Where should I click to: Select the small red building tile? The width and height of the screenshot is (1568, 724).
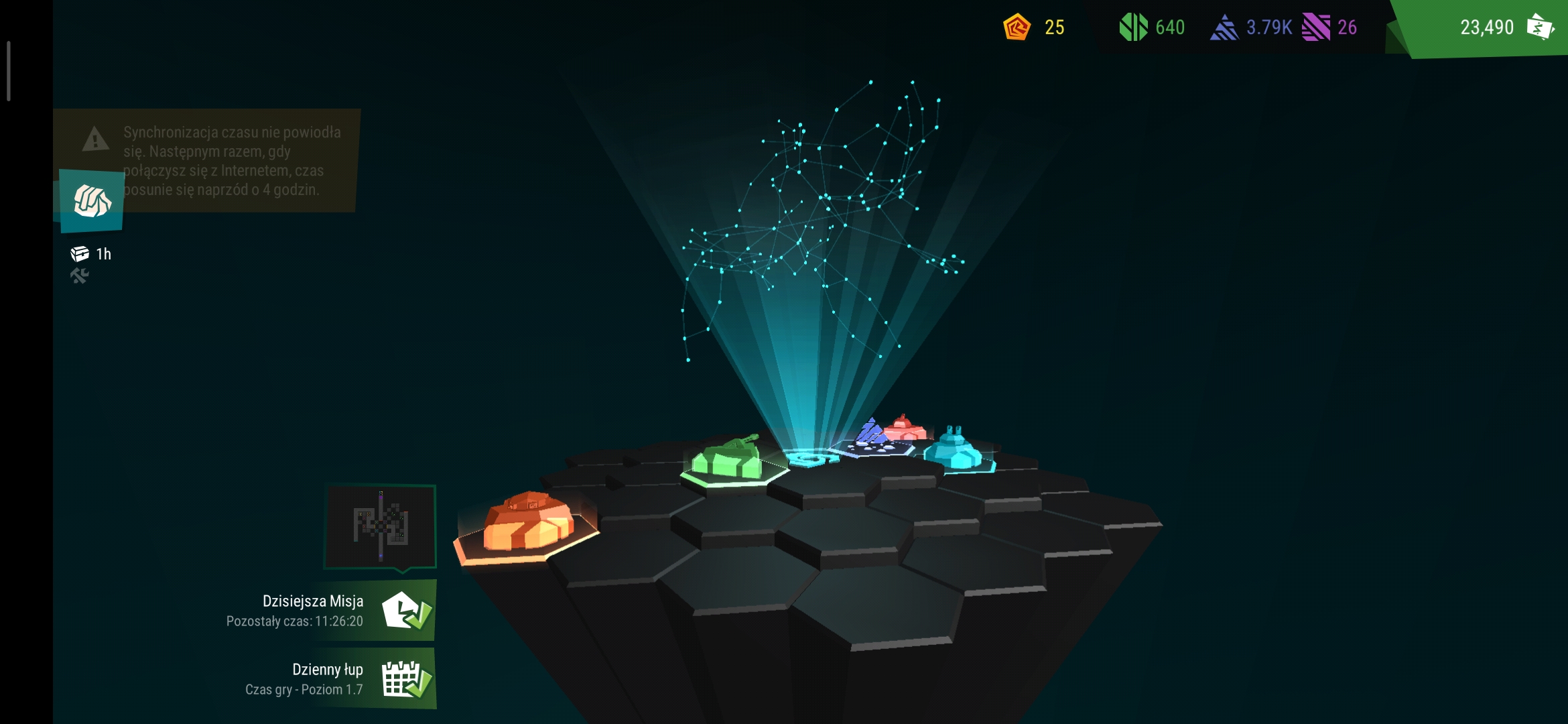(x=905, y=428)
